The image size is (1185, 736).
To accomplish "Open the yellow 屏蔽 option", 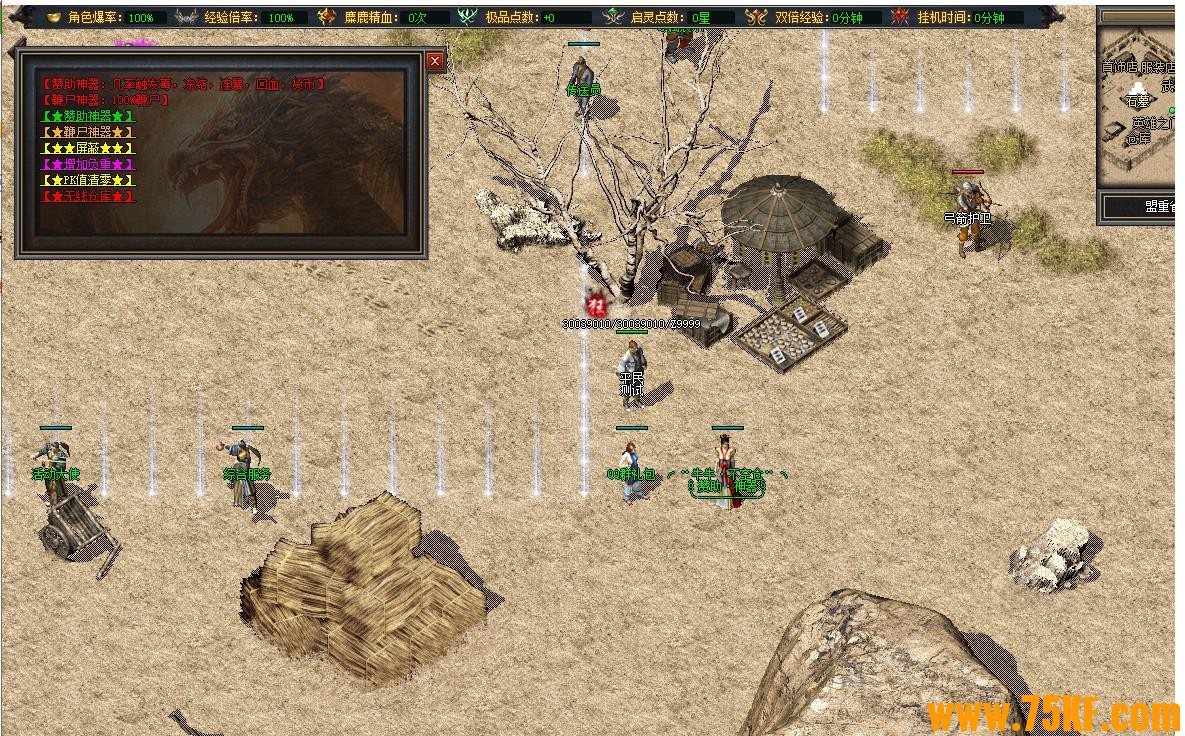I will click(88, 148).
